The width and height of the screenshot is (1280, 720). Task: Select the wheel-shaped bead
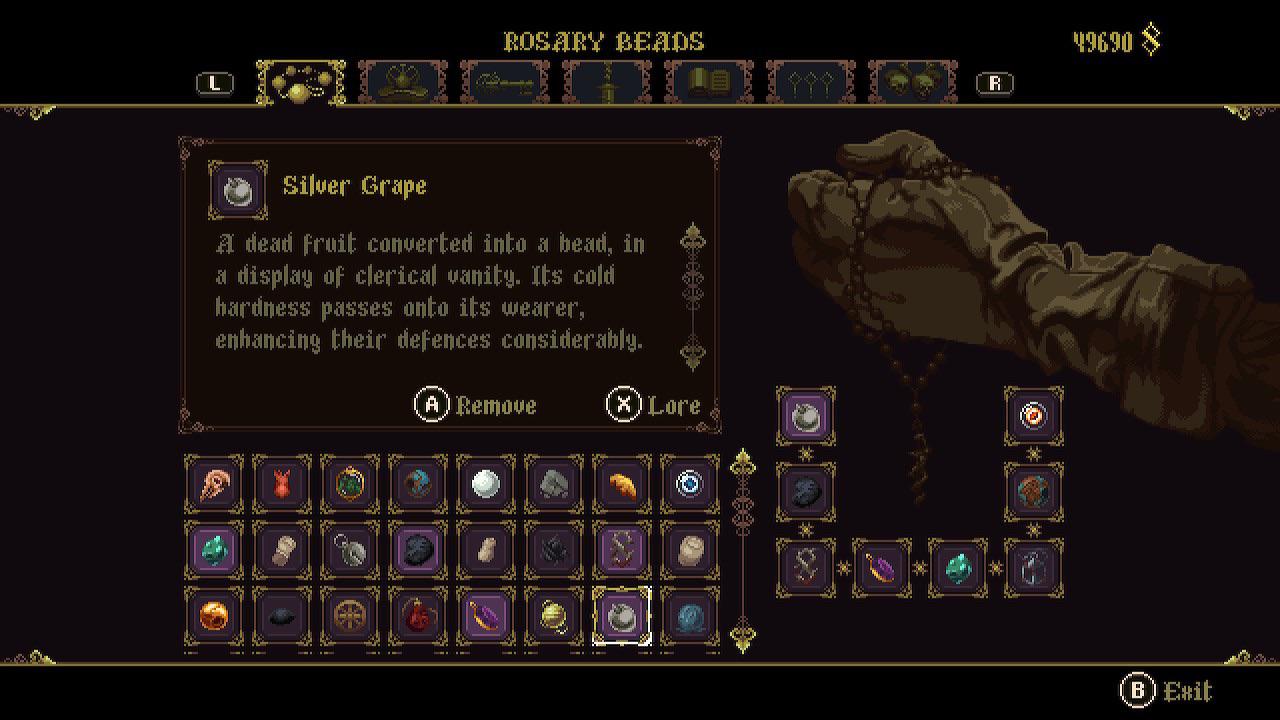(349, 619)
